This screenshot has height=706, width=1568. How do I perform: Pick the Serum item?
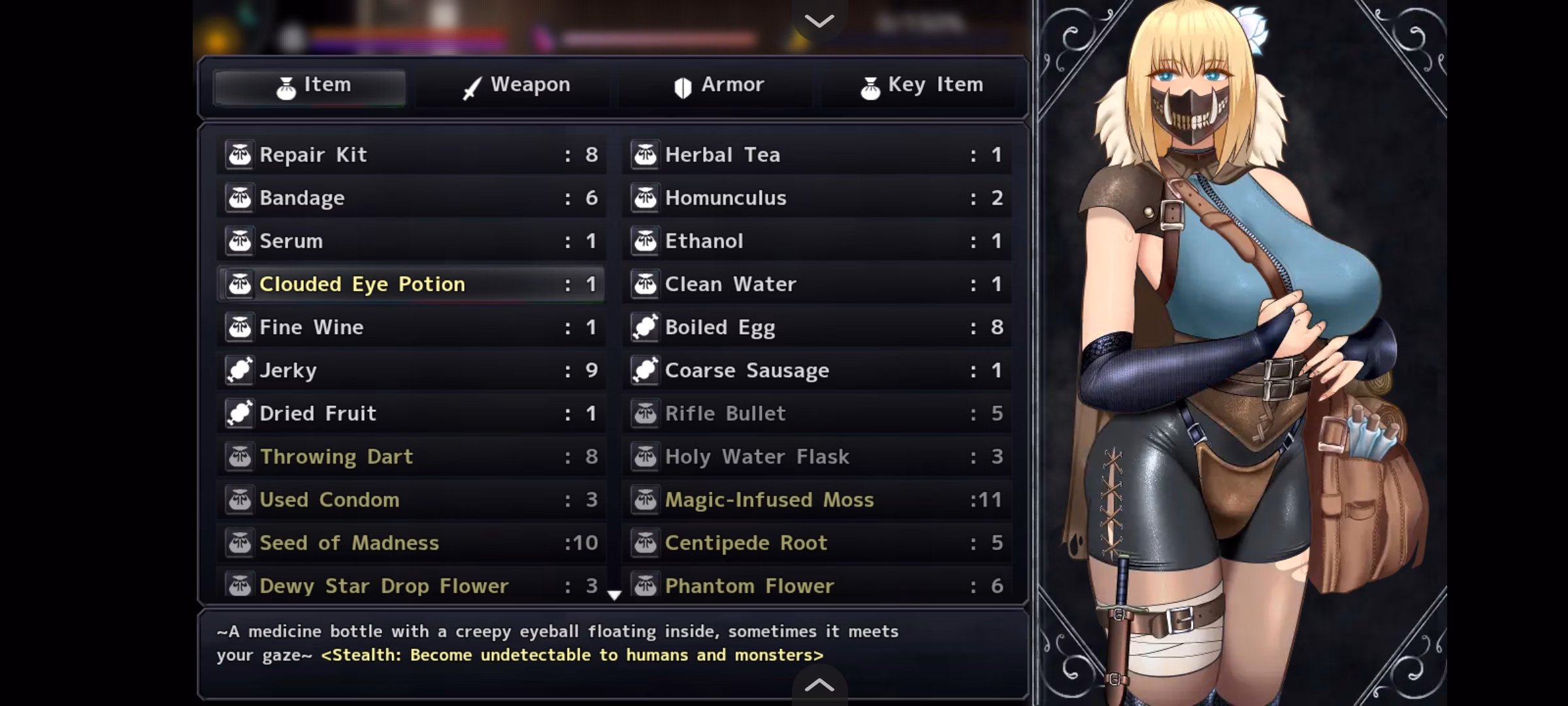tap(412, 241)
